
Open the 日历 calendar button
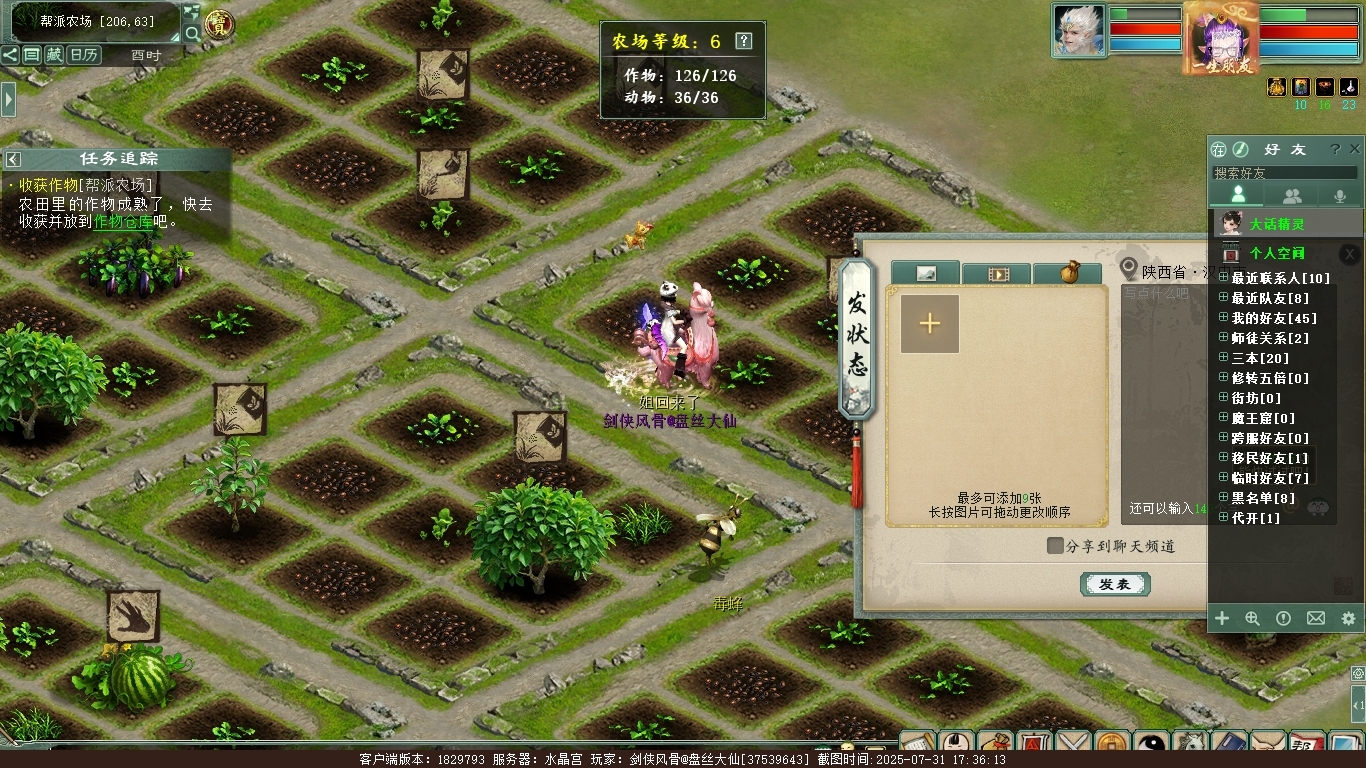point(83,55)
